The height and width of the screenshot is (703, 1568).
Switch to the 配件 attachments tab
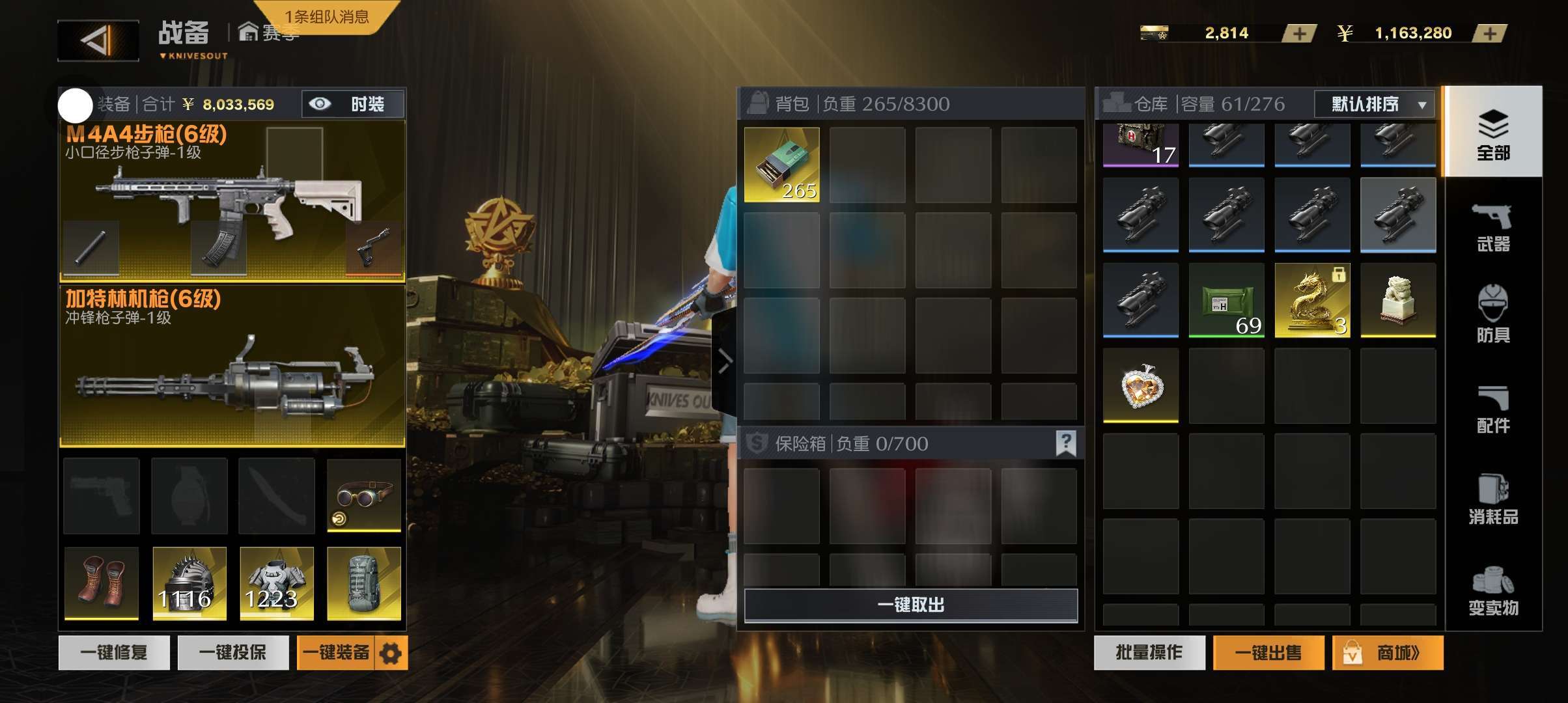(x=1492, y=409)
